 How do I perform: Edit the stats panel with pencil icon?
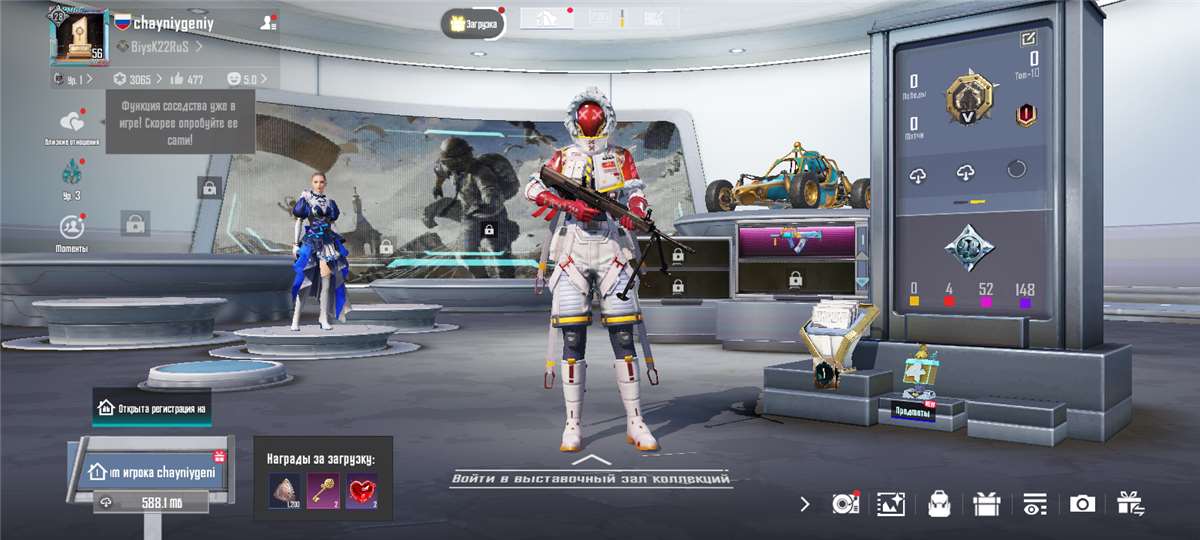(x=1028, y=39)
